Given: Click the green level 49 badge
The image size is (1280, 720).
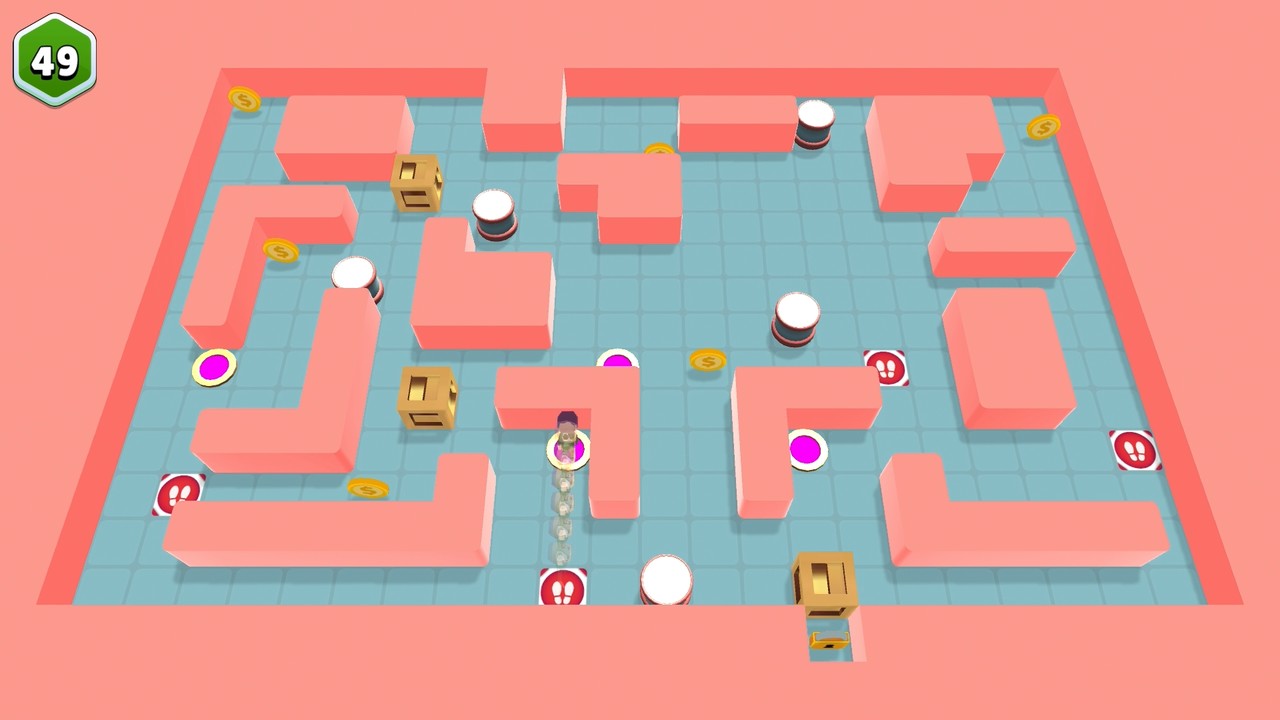Looking at the screenshot, I should coord(55,60).
